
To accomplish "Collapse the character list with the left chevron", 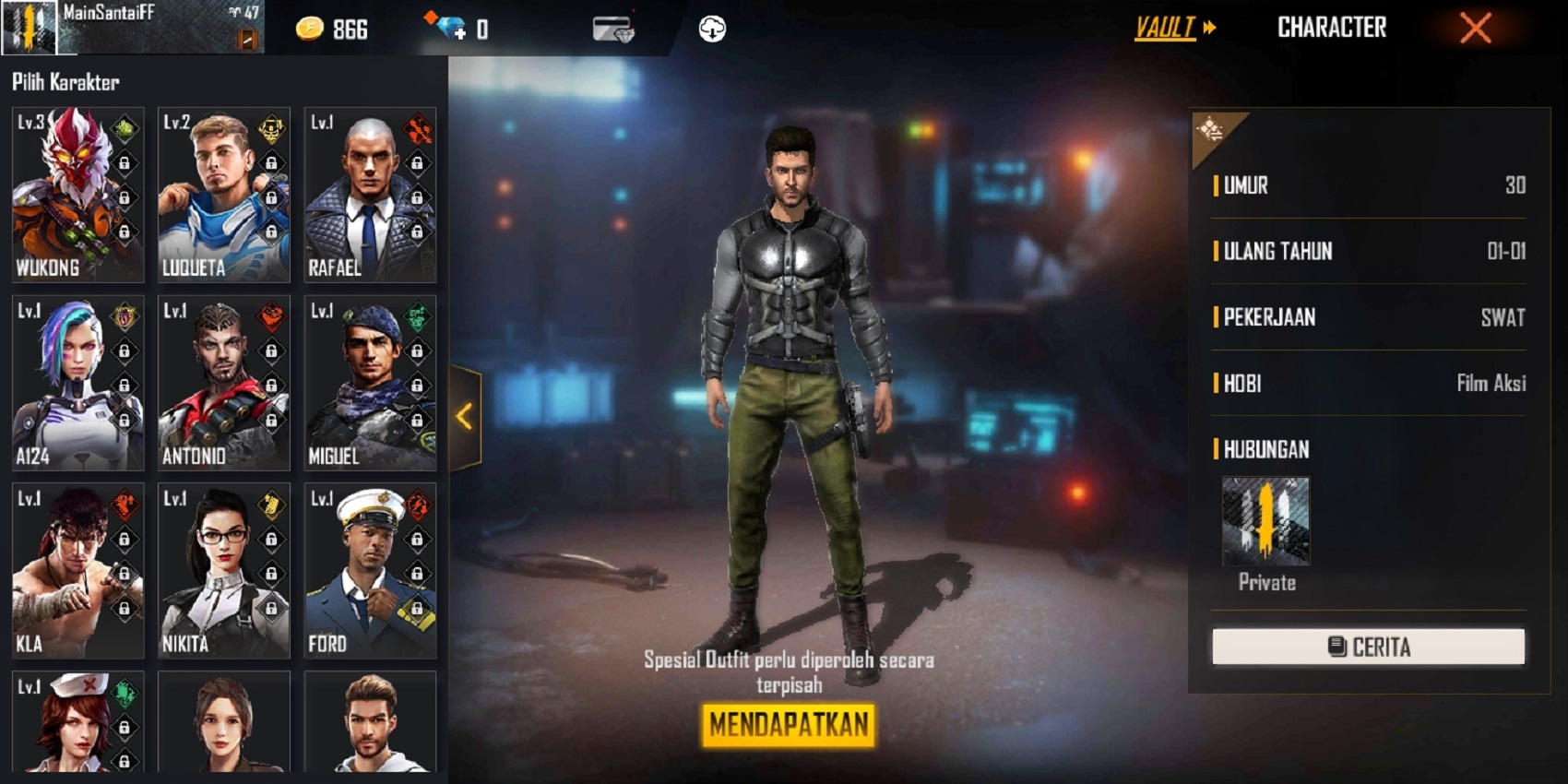I will pos(464,417).
